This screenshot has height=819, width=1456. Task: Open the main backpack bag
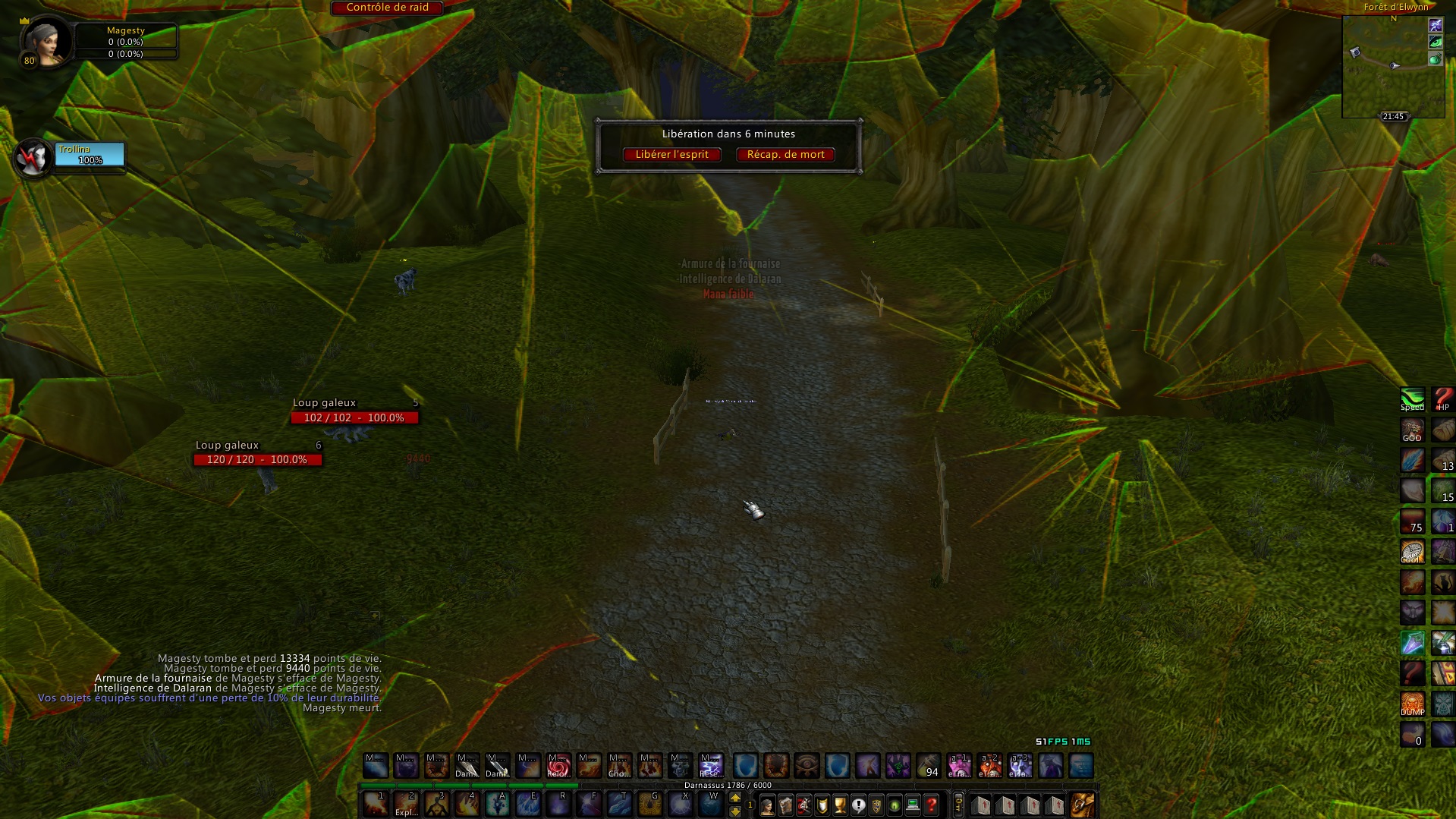(x=1082, y=805)
